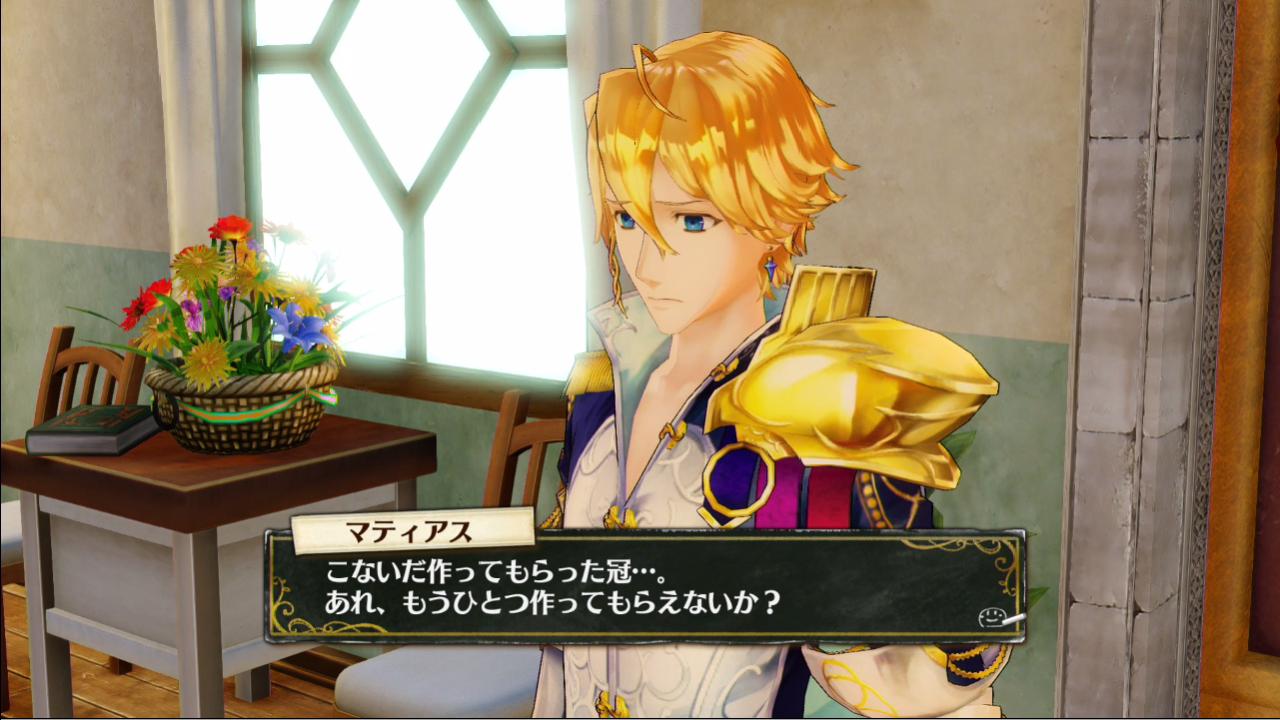The image size is (1280, 720).
Task: Click the smiley face dialogue advance icon
Action: (991, 617)
